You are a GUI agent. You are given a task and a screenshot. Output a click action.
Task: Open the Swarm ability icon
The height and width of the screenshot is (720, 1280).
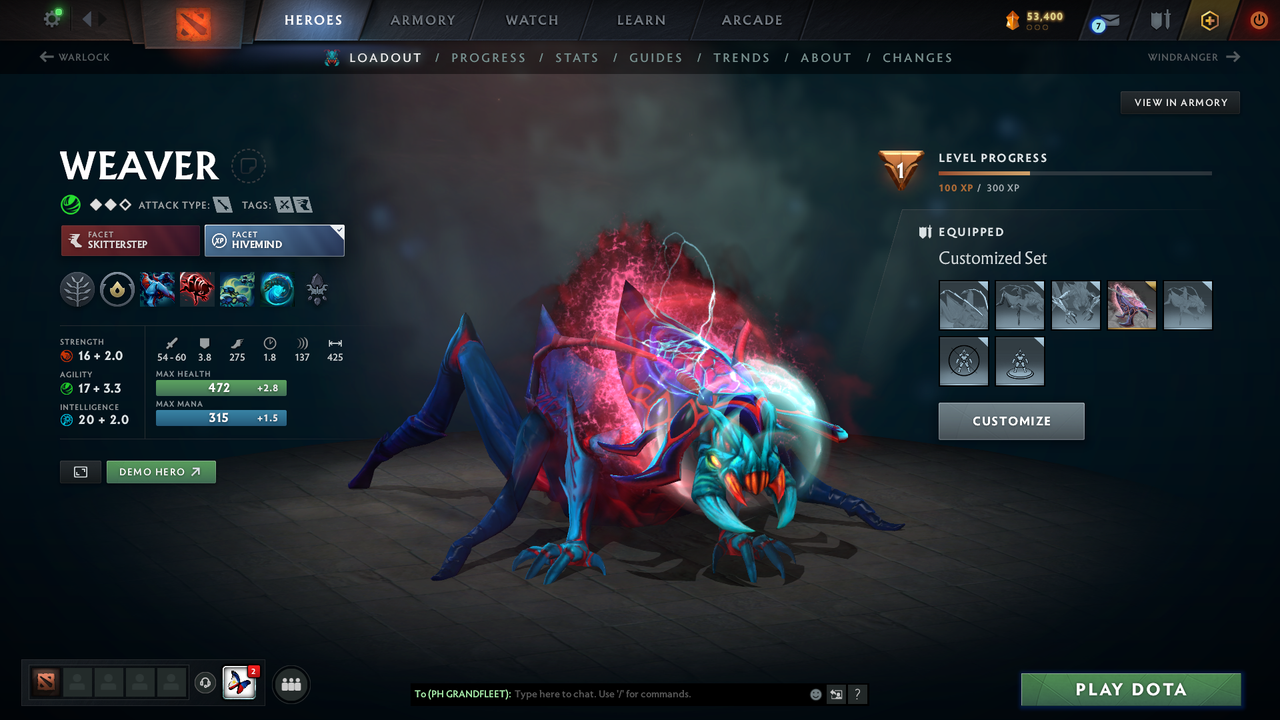tap(236, 290)
